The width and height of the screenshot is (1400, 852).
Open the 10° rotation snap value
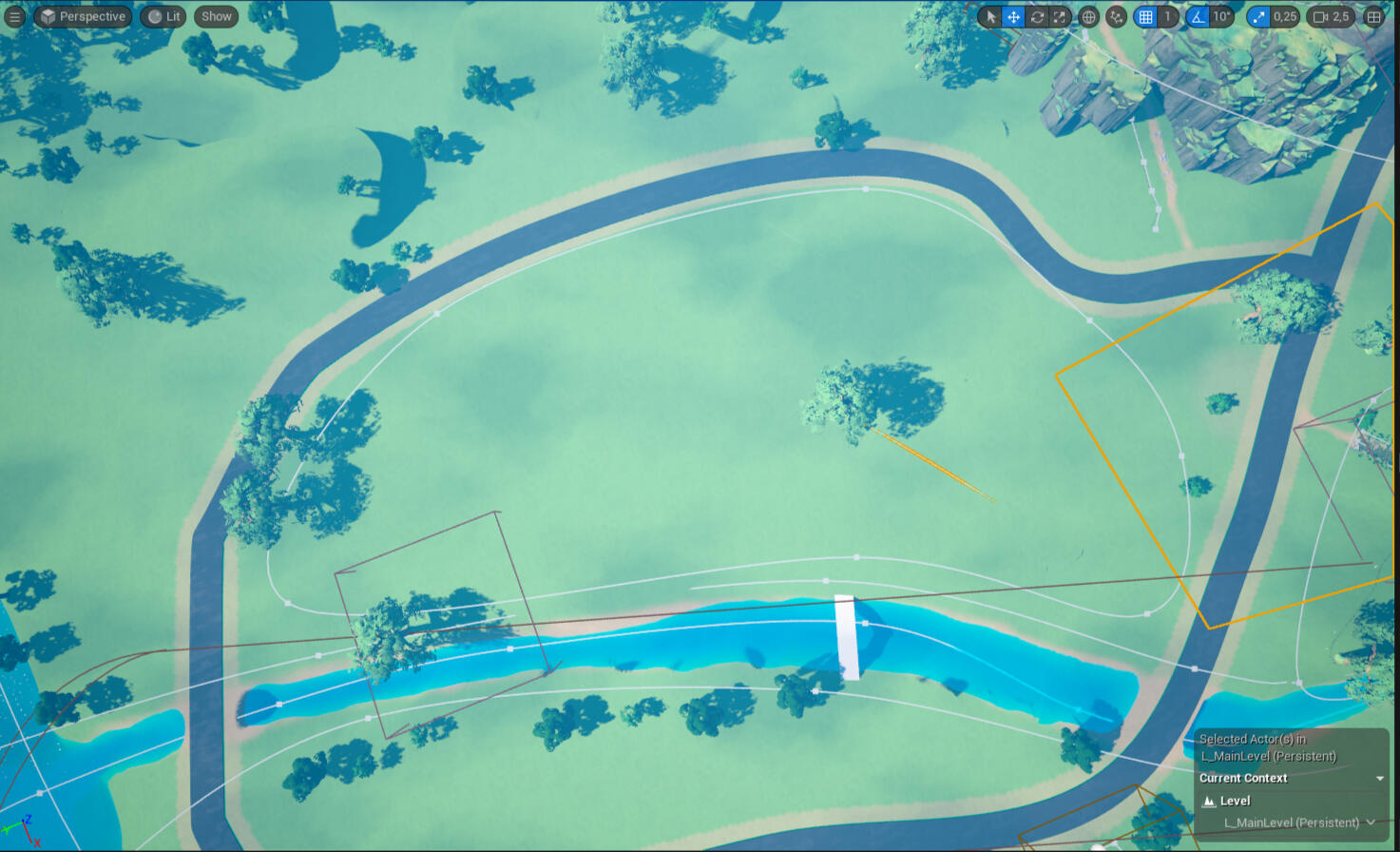[x=1222, y=16]
